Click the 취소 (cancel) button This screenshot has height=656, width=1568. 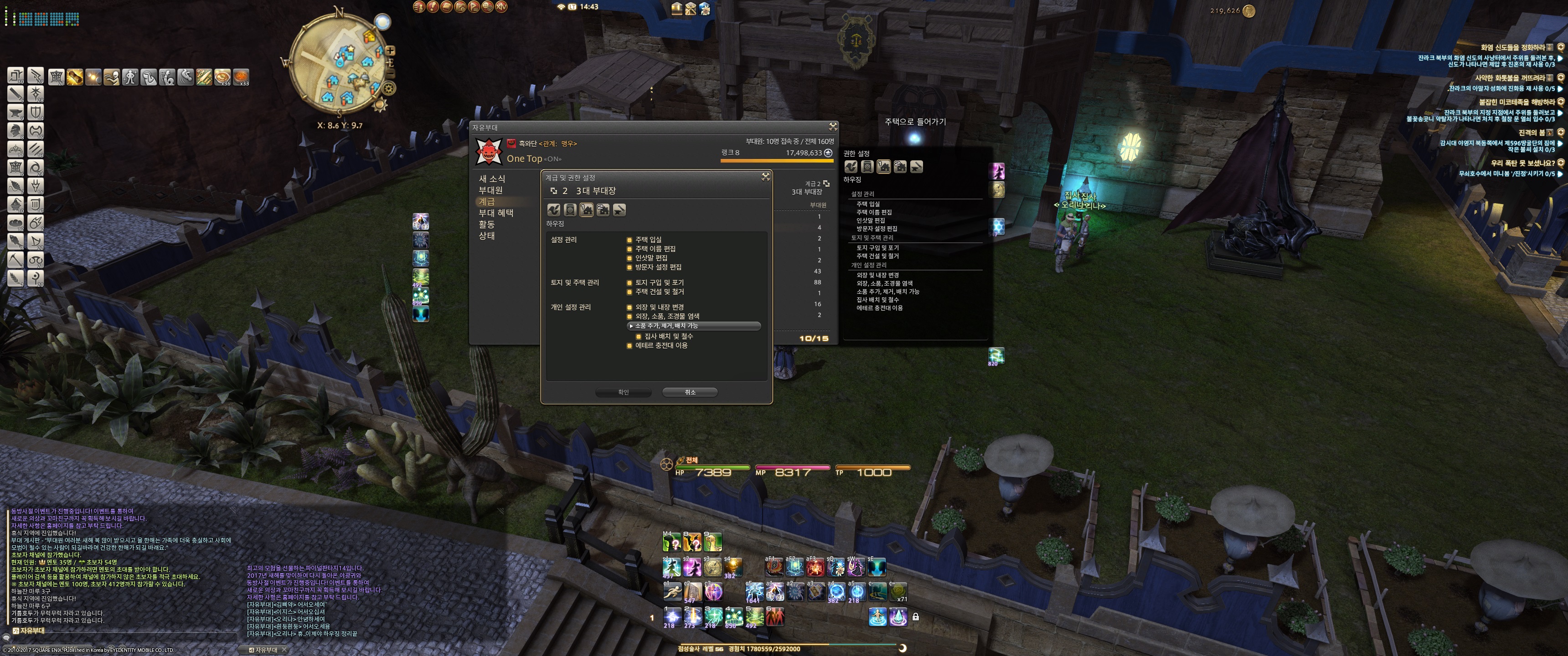[689, 393]
